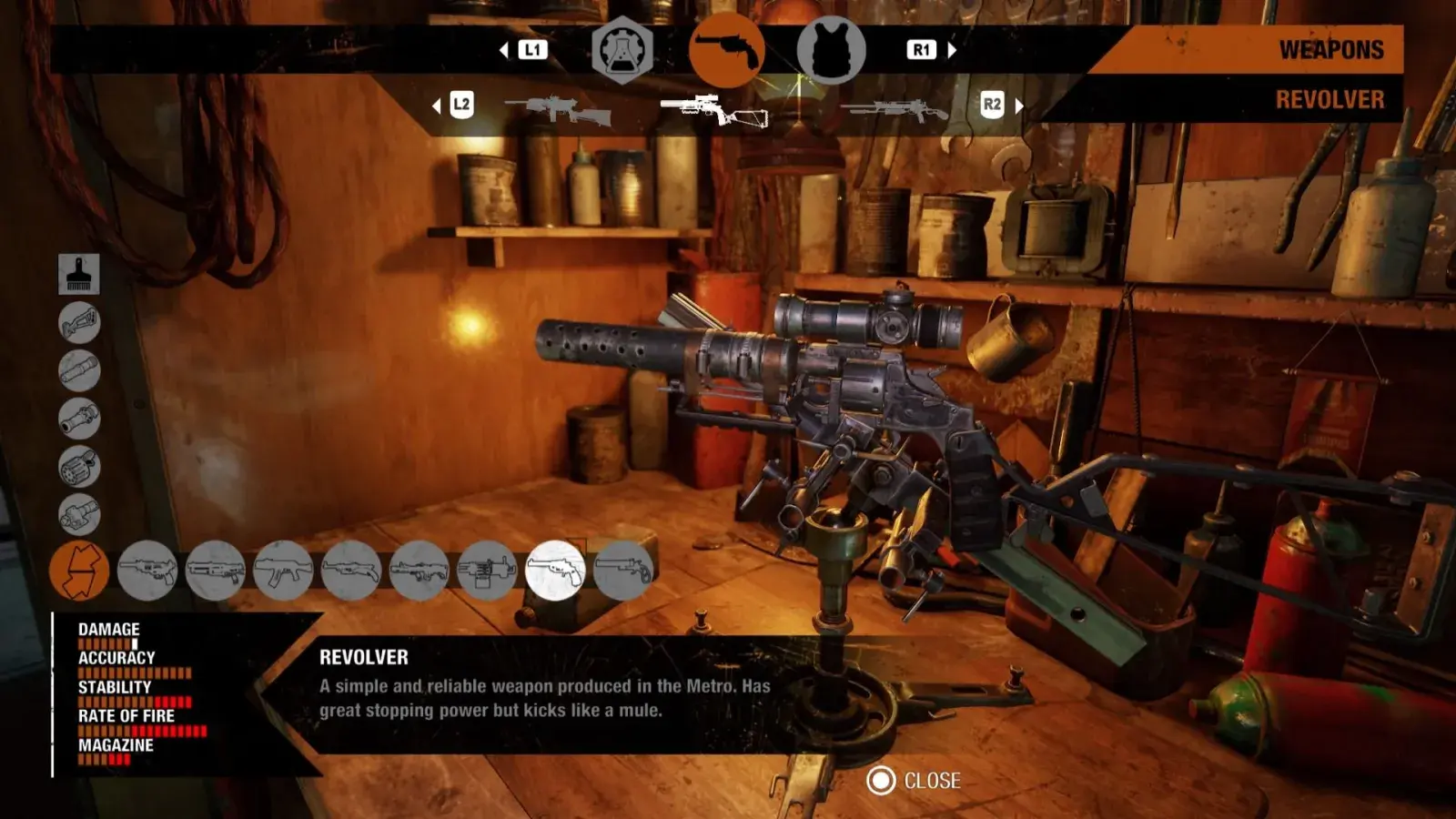
Task: Switch to the armor vest tab
Action: point(830,51)
